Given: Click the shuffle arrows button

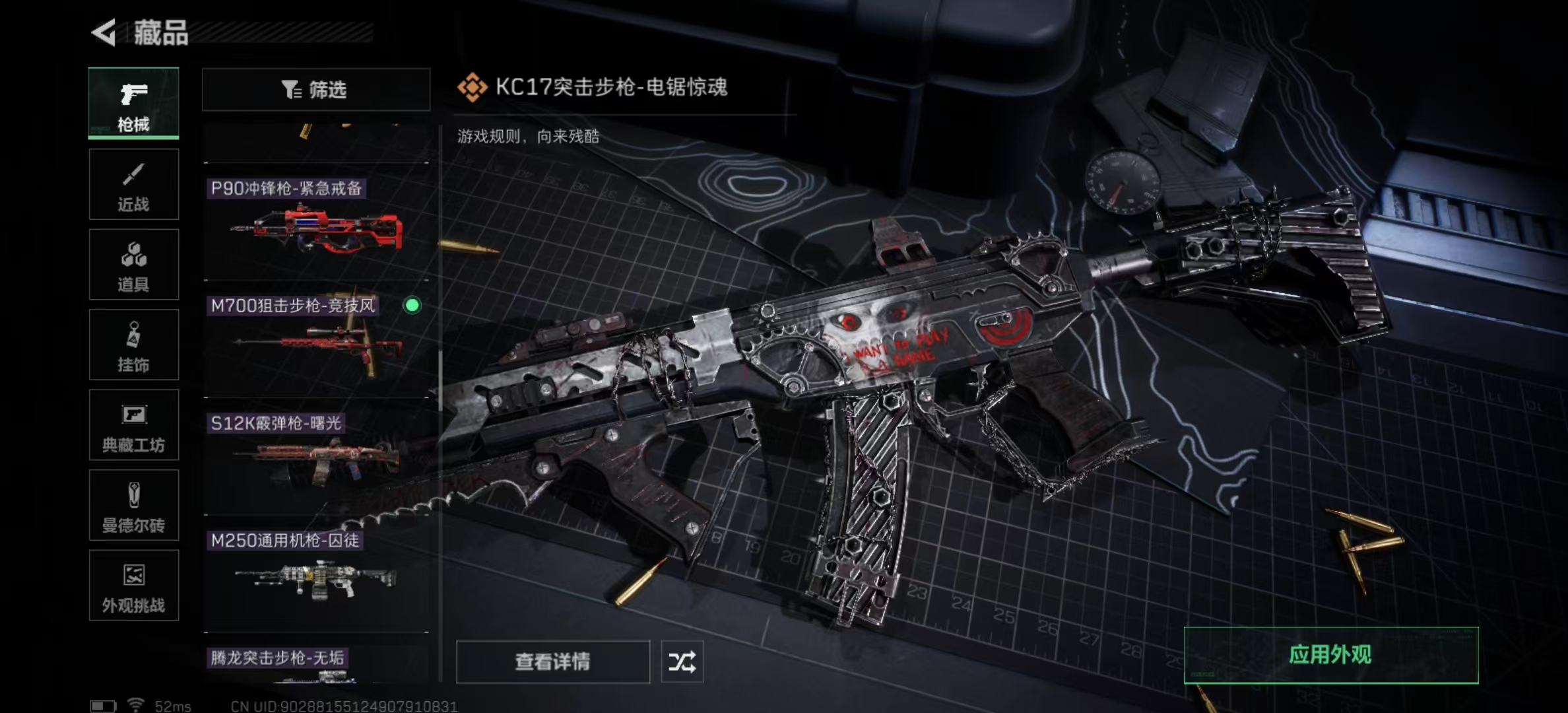Looking at the screenshot, I should tap(682, 662).
